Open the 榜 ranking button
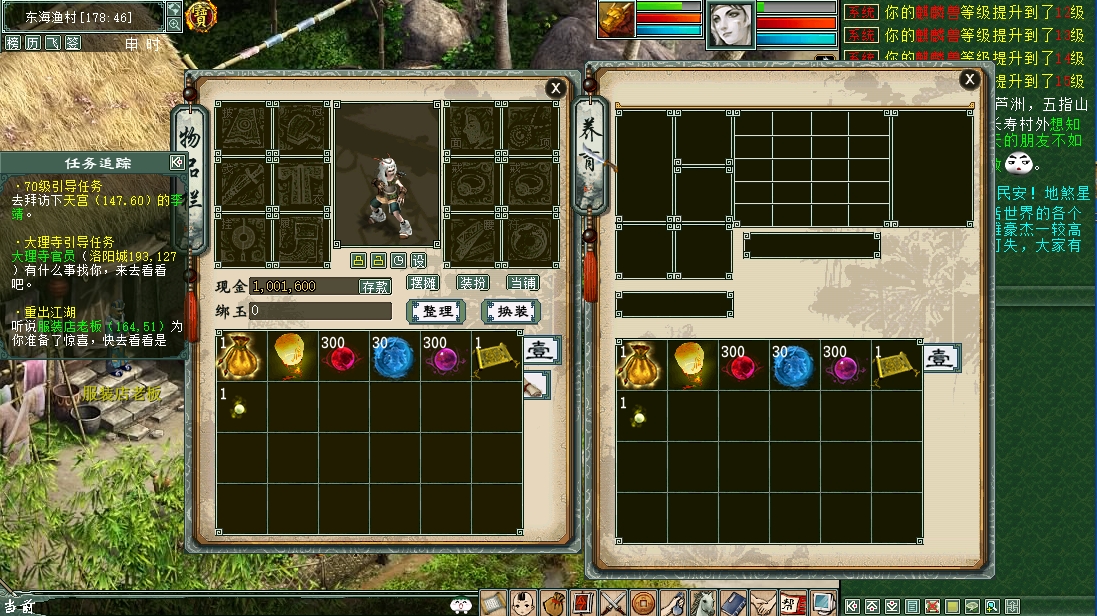Screen dimensions: 1097x616 tap(13, 43)
